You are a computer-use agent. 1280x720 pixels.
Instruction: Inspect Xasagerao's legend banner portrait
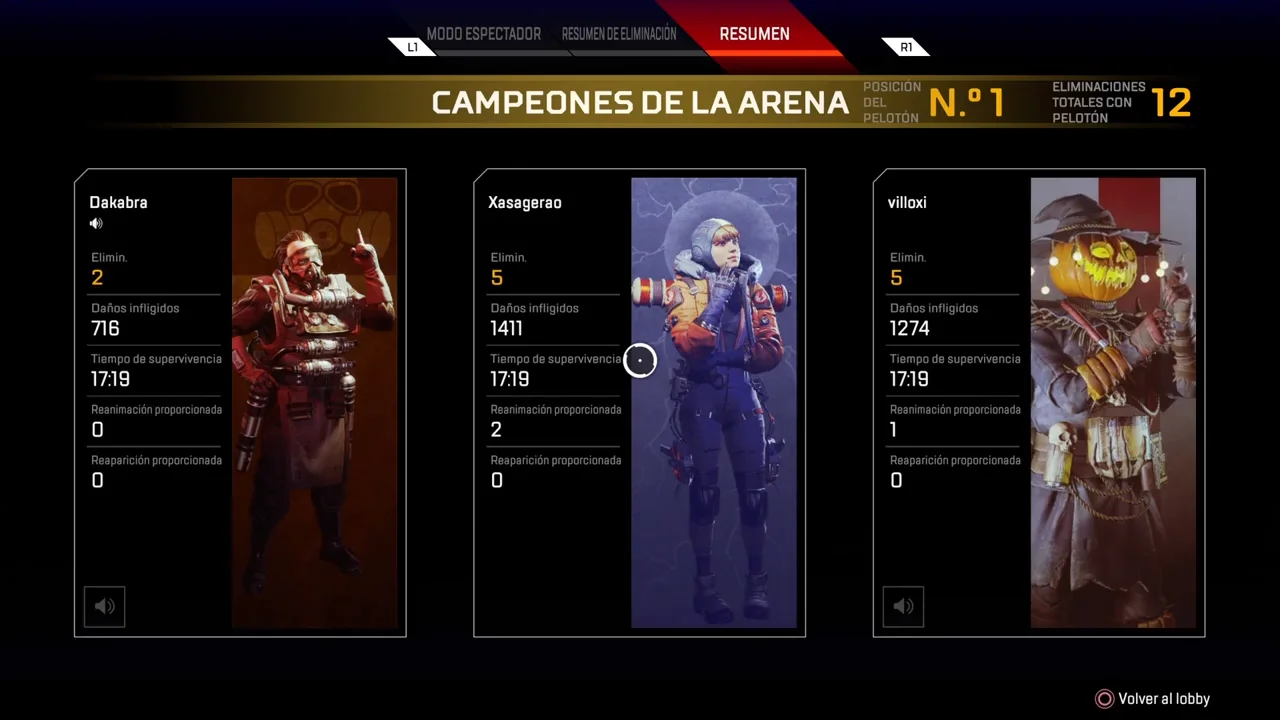pos(714,402)
